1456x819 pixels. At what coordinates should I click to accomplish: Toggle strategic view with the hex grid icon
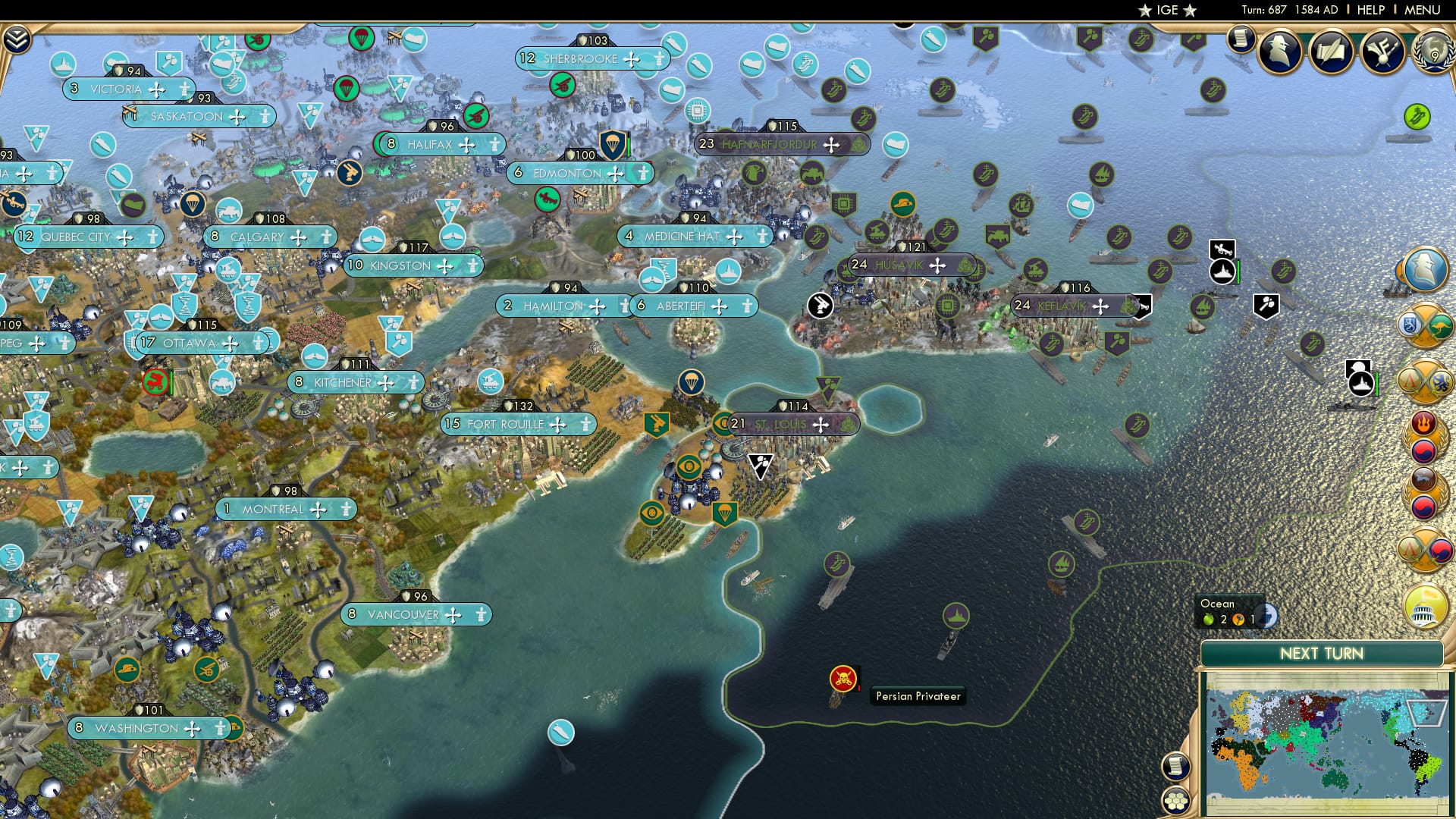[x=1176, y=800]
